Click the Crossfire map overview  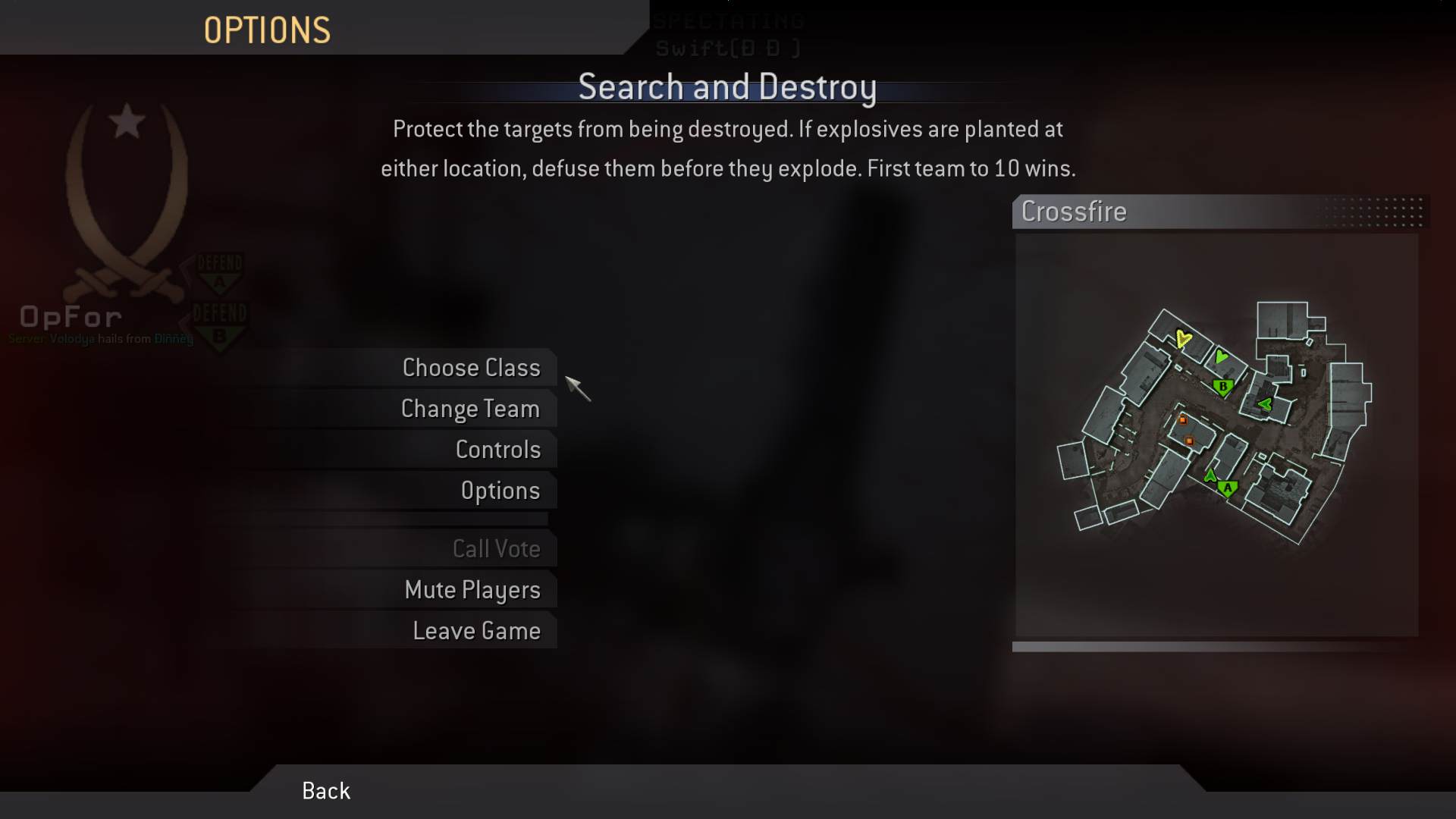pyautogui.click(x=1216, y=435)
